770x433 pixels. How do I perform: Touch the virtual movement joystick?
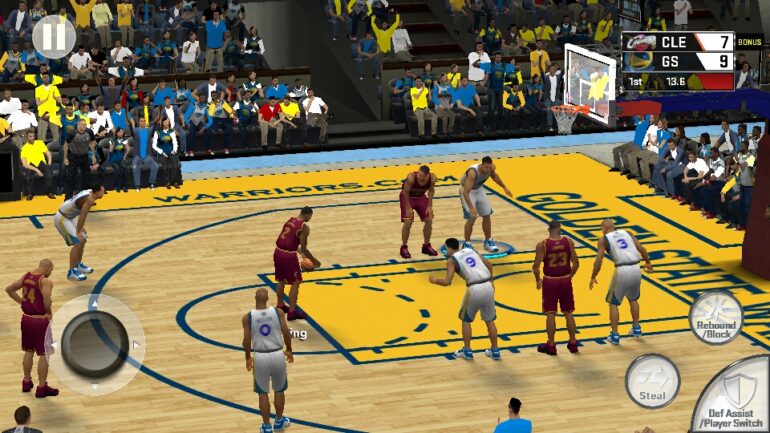[95, 344]
